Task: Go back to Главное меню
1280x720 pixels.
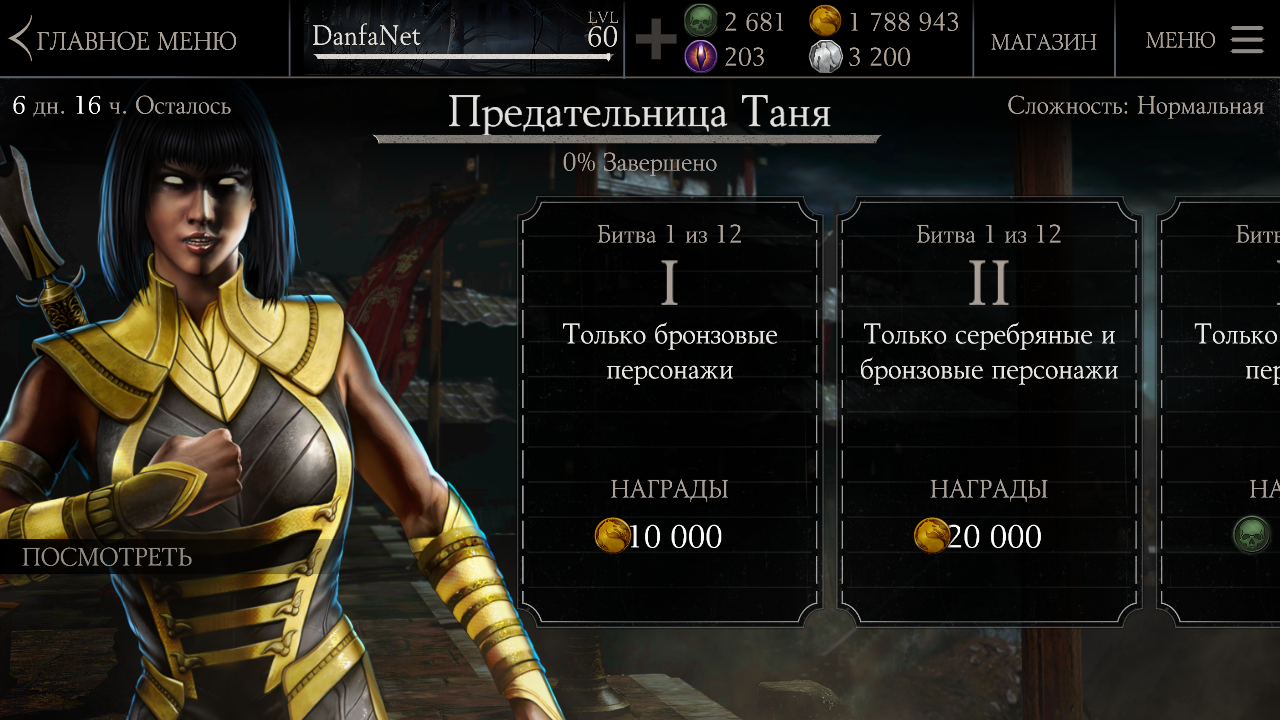Action: click(124, 40)
